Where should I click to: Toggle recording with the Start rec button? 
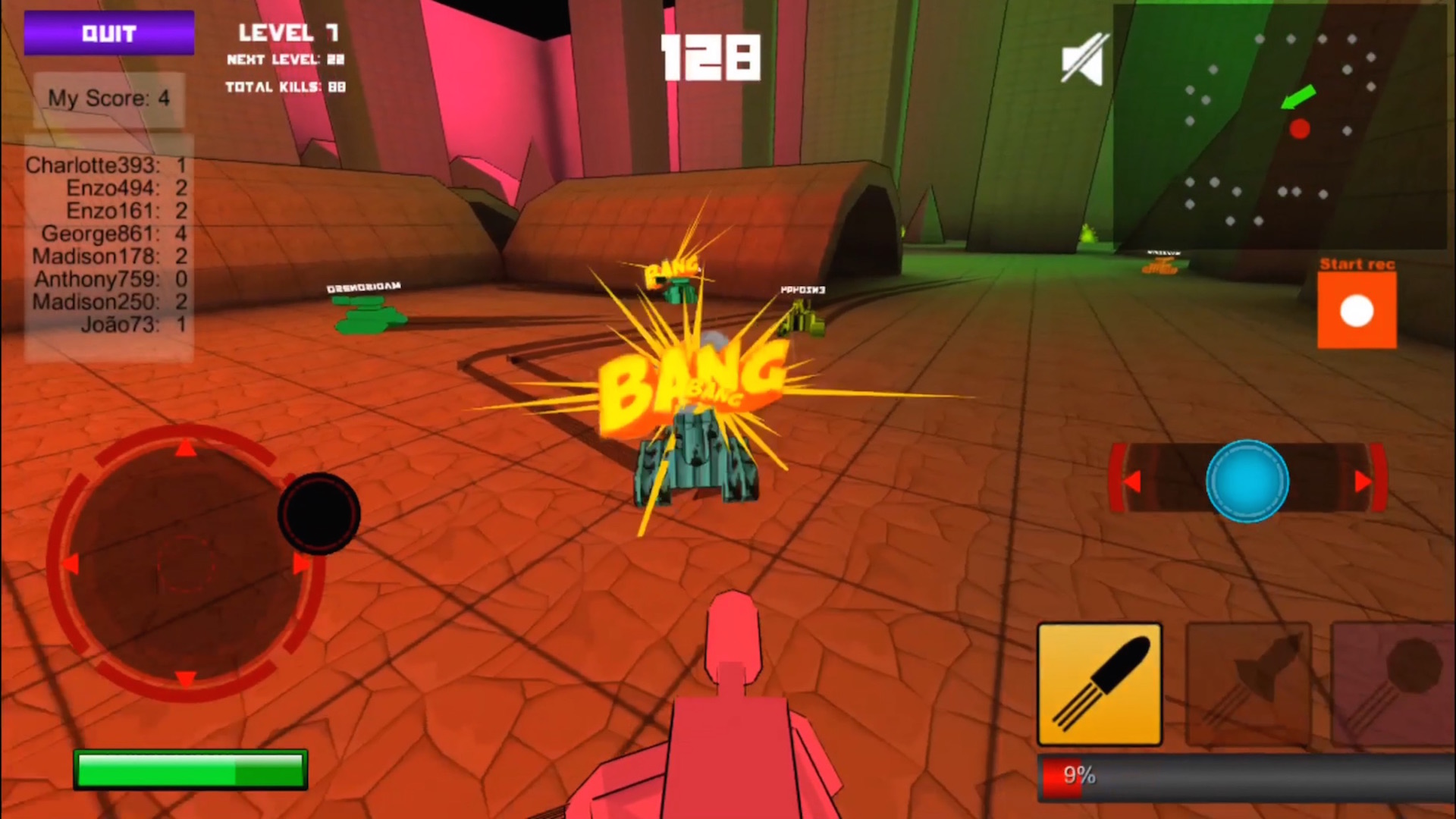point(1356,309)
